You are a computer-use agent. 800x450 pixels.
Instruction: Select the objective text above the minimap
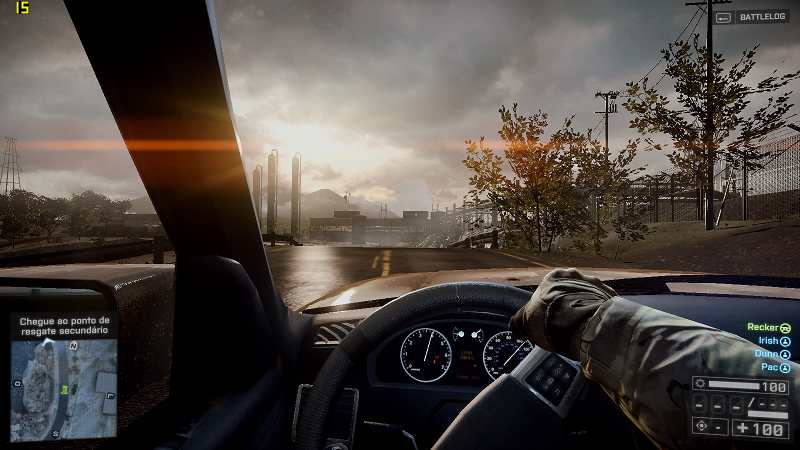tap(63, 324)
